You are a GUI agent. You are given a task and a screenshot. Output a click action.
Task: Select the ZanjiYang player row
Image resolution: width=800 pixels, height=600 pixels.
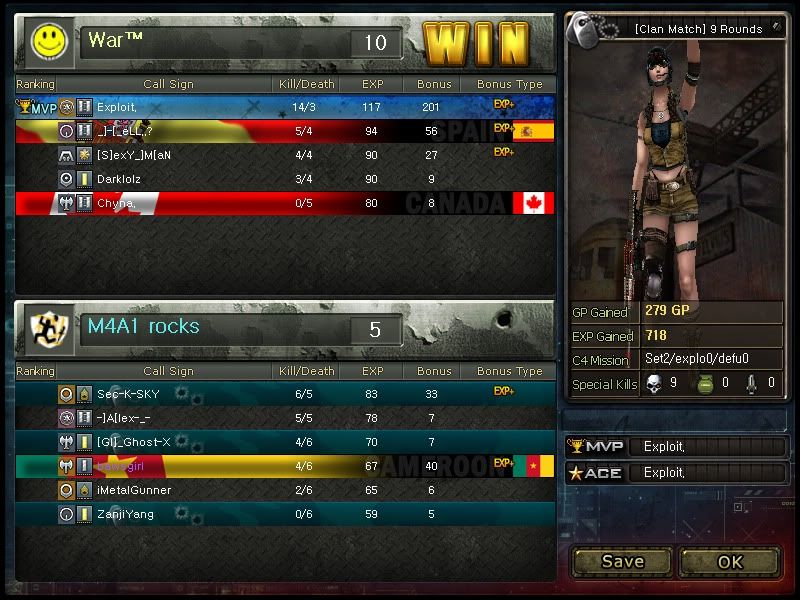pyautogui.click(x=285, y=514)
